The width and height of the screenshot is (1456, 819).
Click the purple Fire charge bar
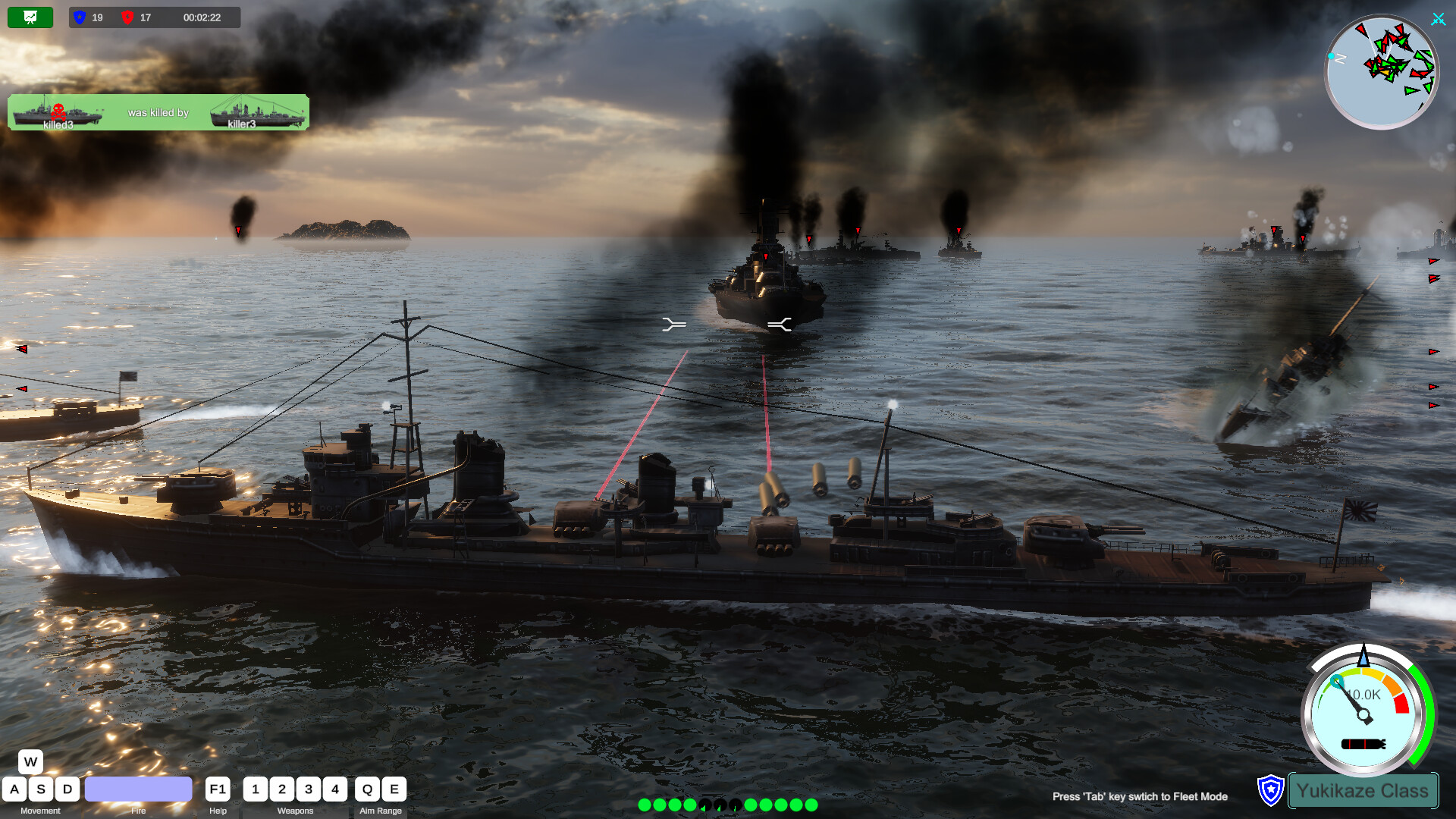point(139,789)
